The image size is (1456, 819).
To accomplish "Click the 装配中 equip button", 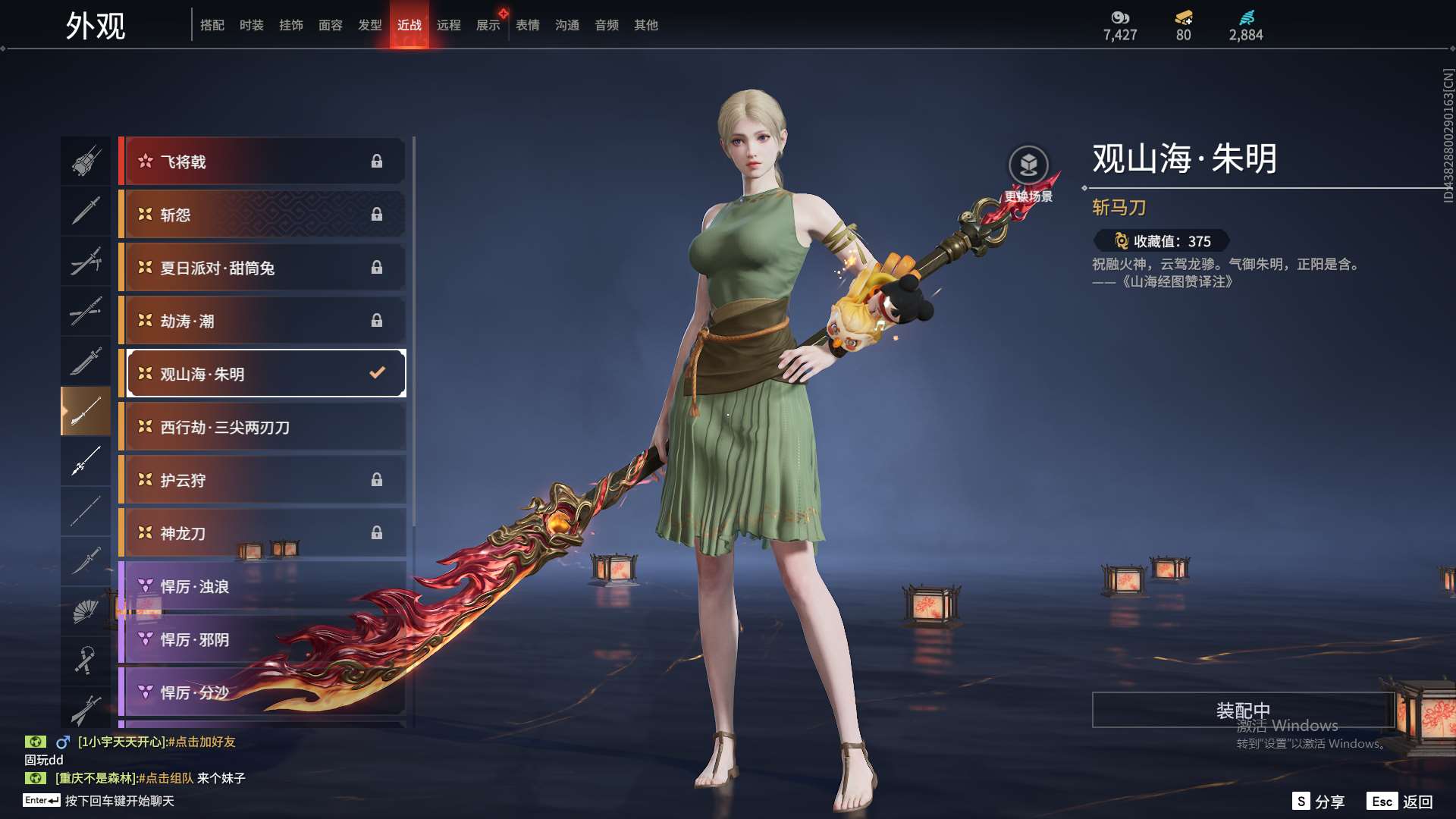I will point(1242,710).
